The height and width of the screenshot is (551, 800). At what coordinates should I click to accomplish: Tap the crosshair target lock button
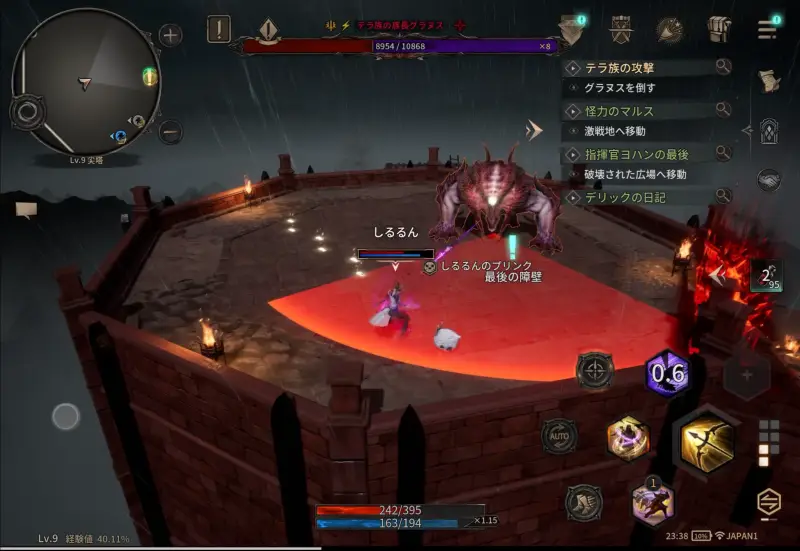pos(595,370)
